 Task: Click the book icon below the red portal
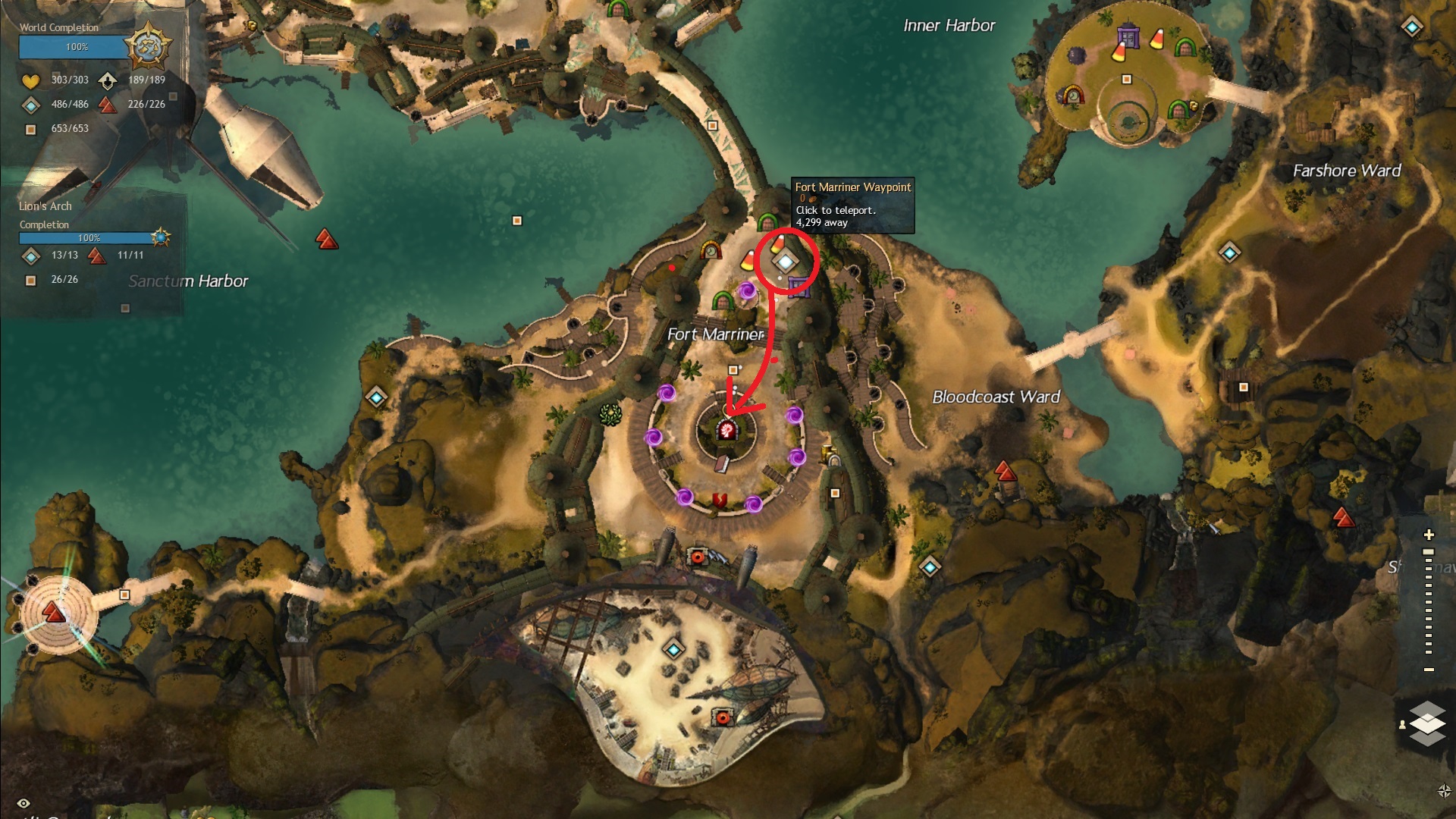click(x=721, y=463)
